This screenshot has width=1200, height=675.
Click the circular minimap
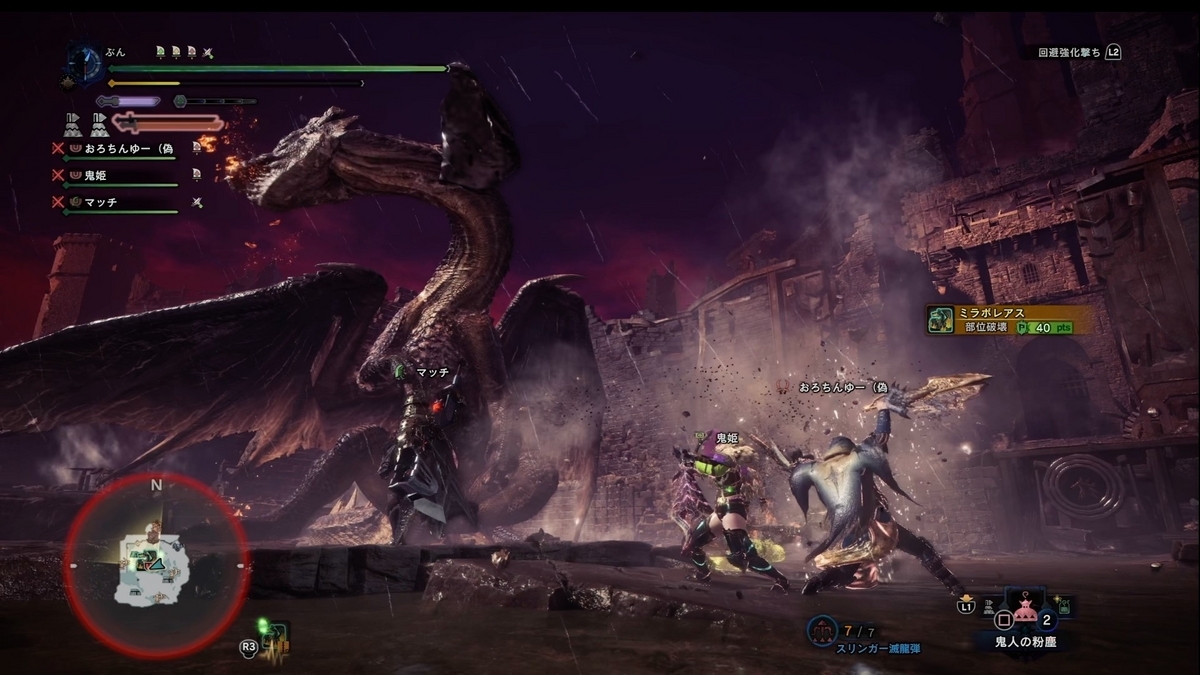pos(156,567)
